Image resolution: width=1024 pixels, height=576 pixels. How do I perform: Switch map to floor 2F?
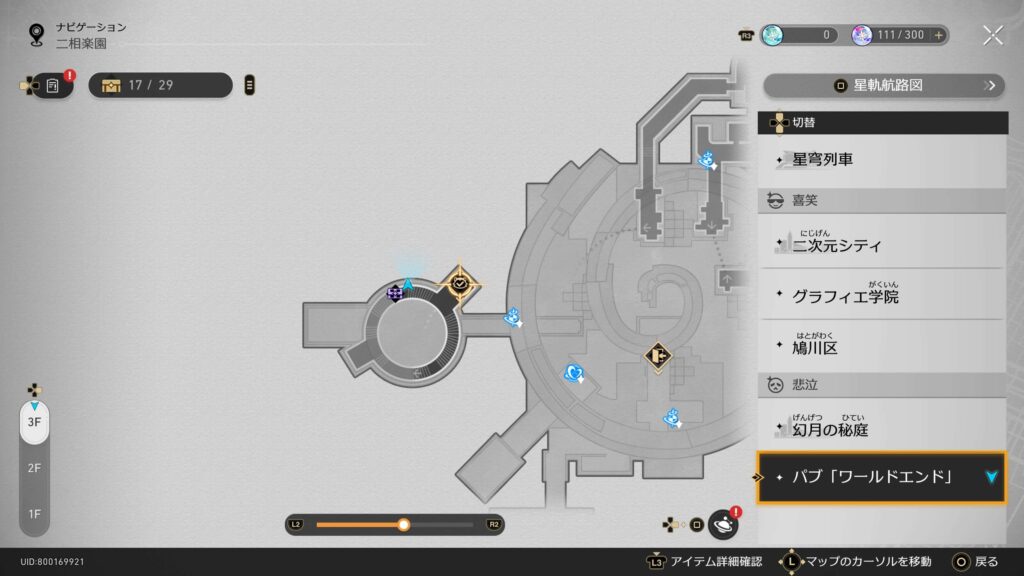click(34, 468)
